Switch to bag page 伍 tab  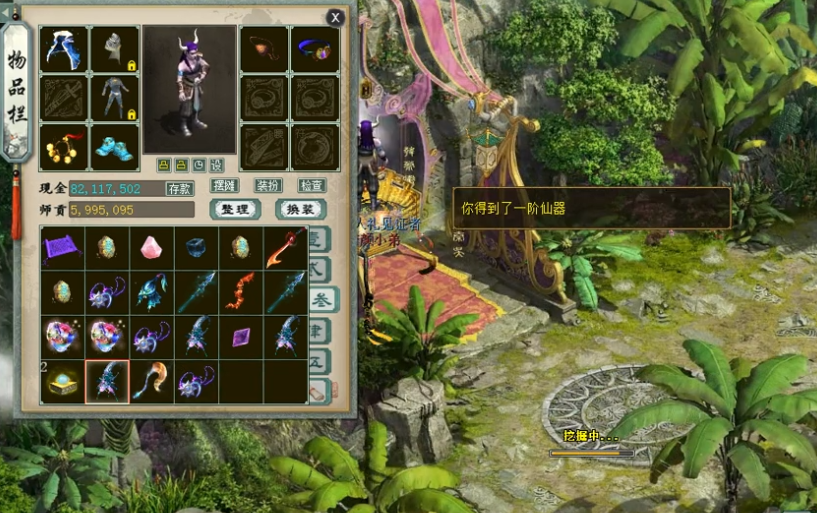pos(320,359)
